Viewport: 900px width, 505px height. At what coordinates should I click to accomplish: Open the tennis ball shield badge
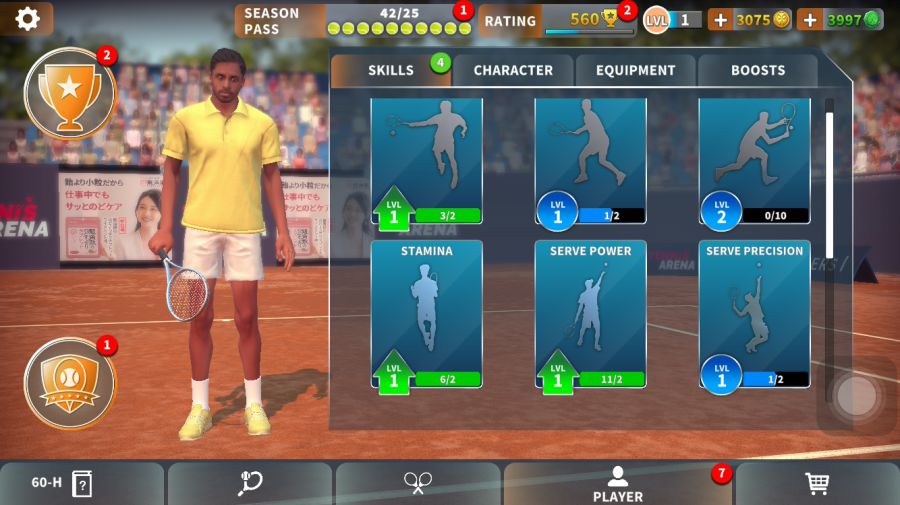point(69,383)
